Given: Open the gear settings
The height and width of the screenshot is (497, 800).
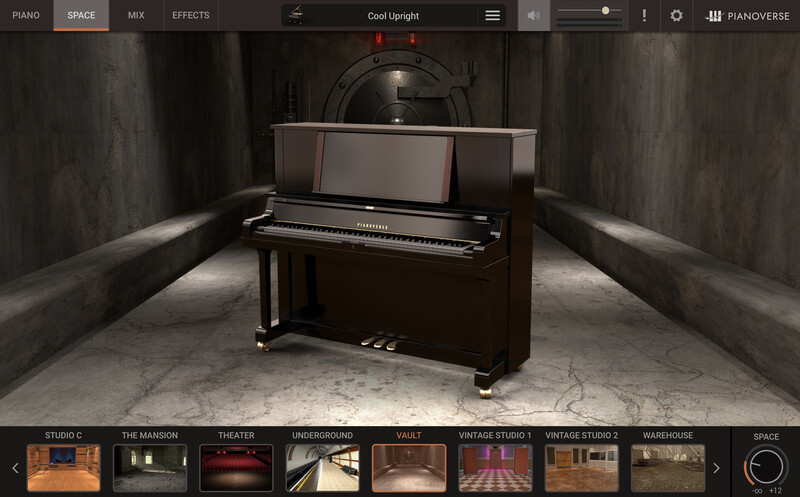Looking at the screenshot, I should 676,16.
